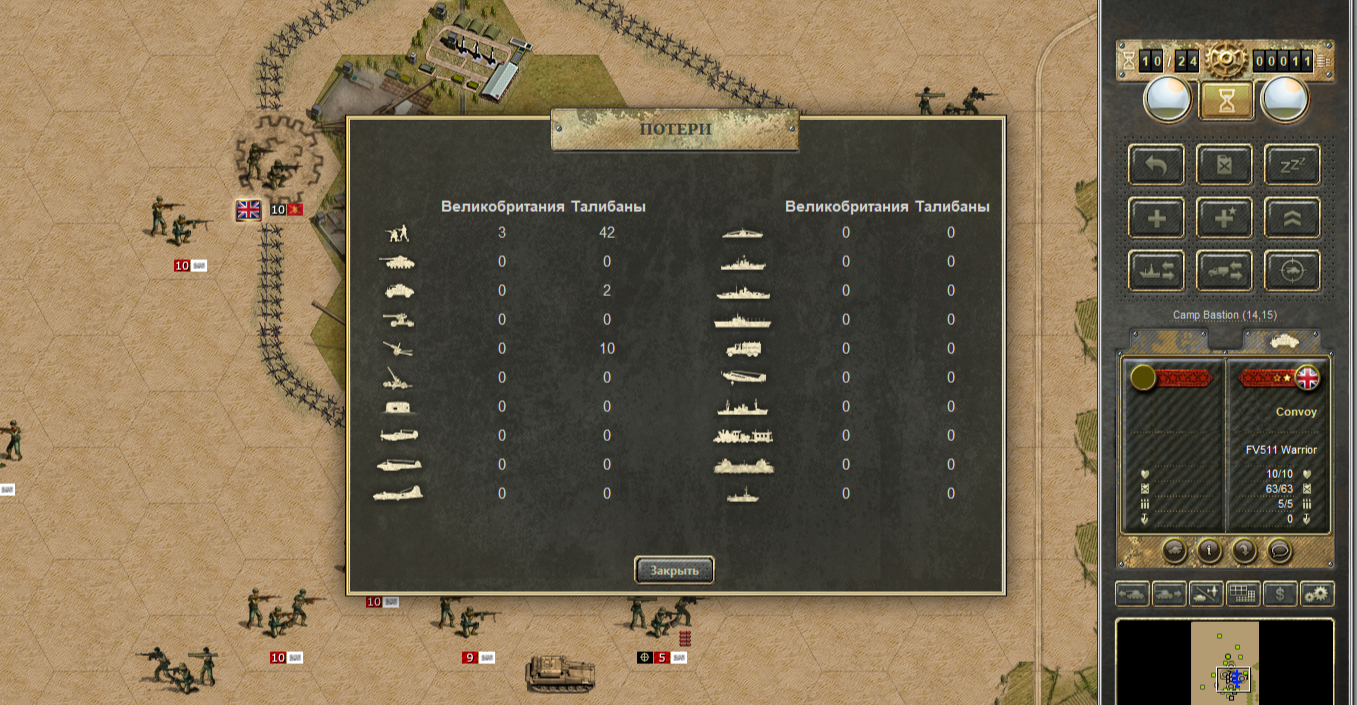1357x705 pixels.
Task: Reinforce the unit with the plain plus button
Action: [1157, 218]
